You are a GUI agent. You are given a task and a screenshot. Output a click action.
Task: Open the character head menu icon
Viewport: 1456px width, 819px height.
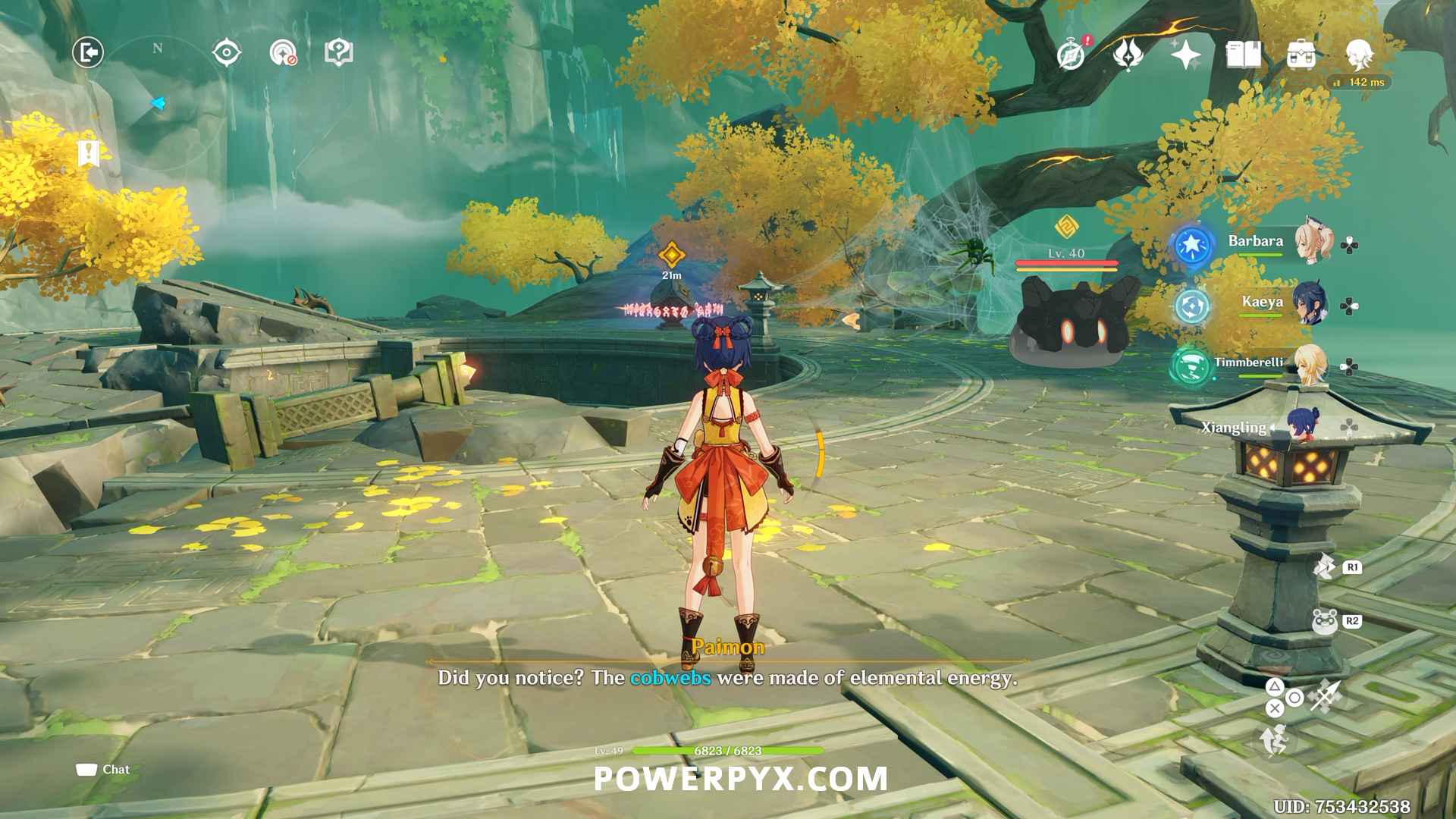point(1359,55)
